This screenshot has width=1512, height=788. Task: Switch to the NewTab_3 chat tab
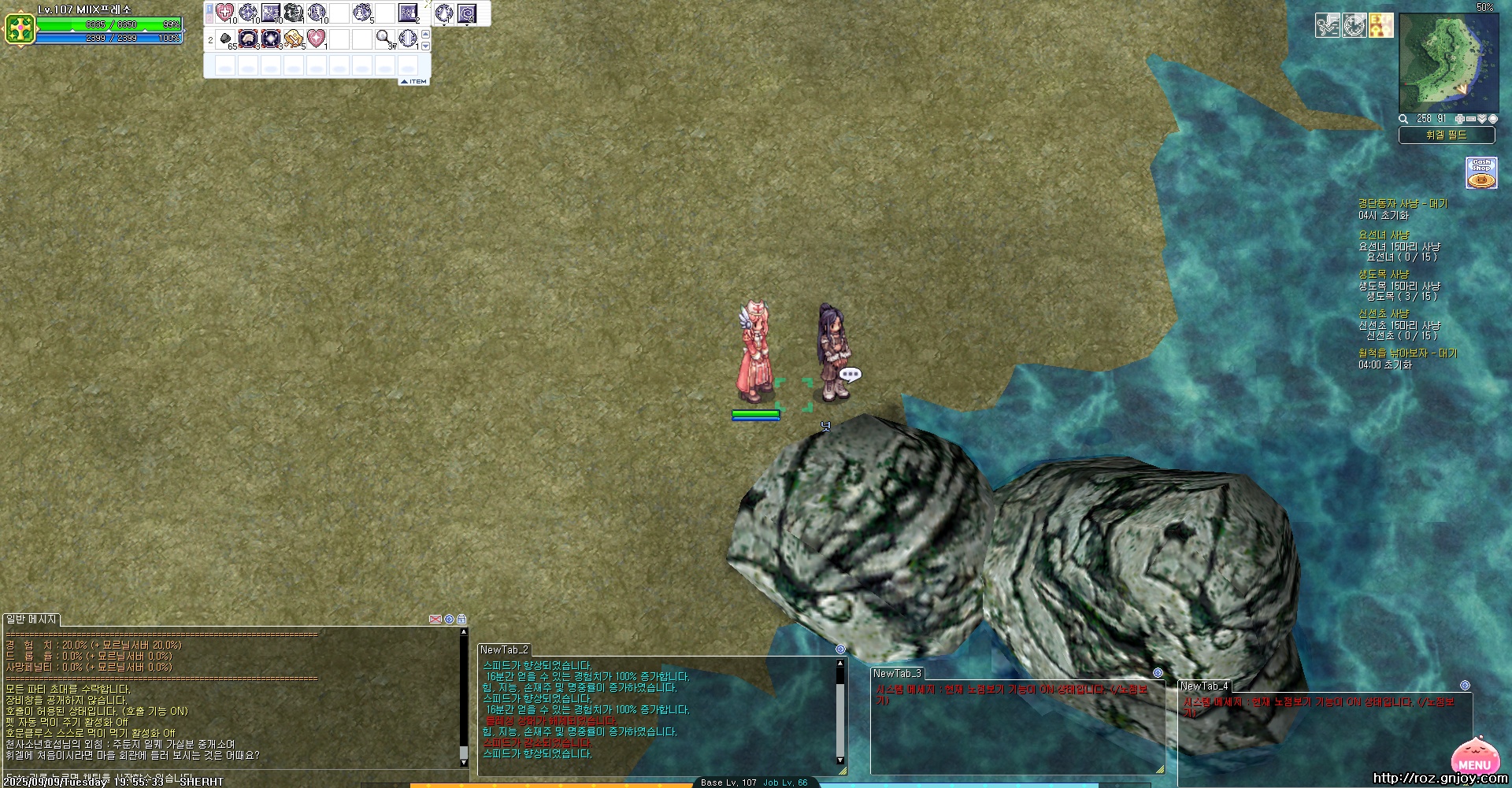pos(897,674)
